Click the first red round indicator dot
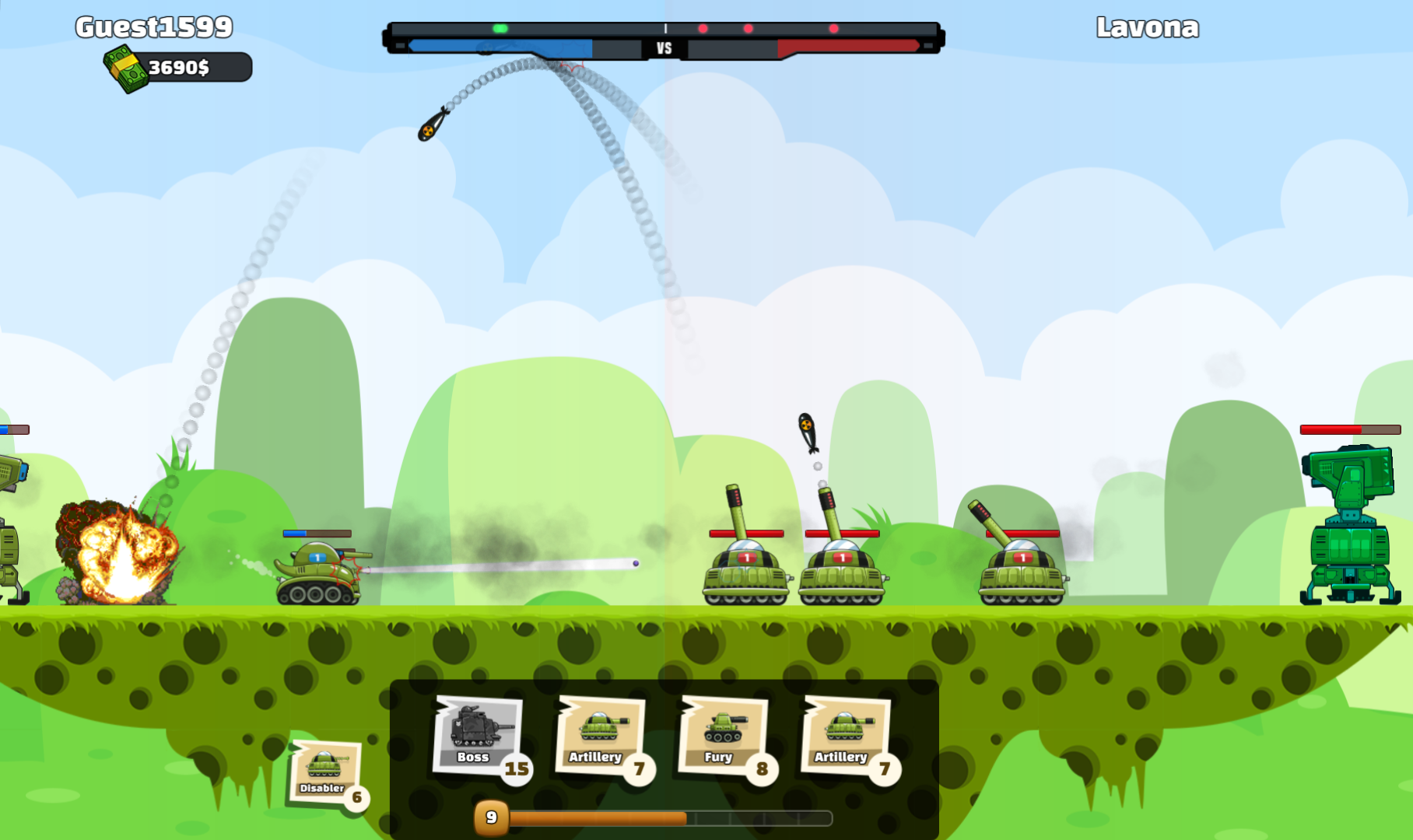 coord(703,27)
